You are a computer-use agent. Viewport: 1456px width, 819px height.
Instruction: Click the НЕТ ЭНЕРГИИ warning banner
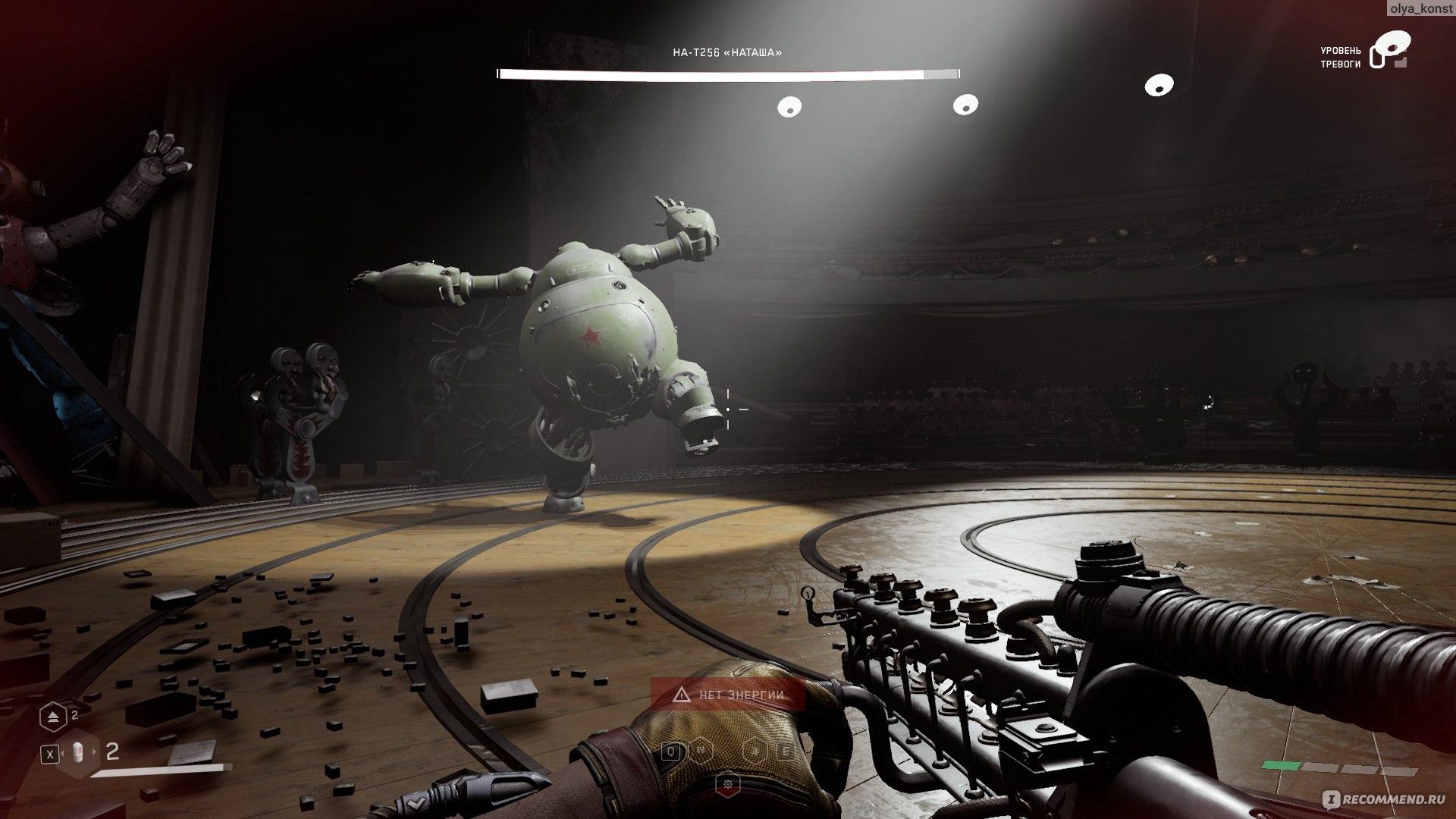coord(727,694)
